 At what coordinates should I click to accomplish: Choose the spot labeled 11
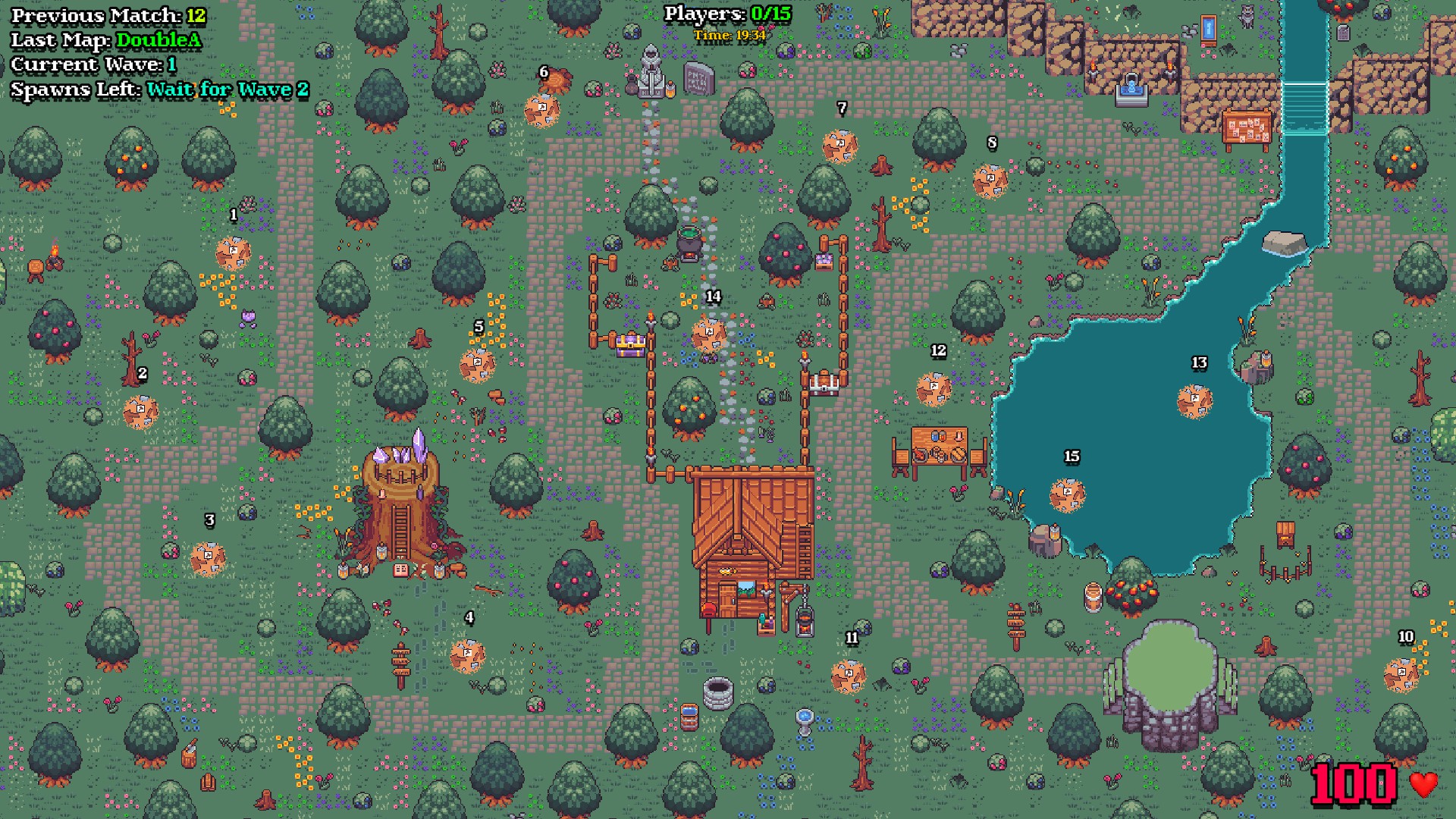click(849, 676)
